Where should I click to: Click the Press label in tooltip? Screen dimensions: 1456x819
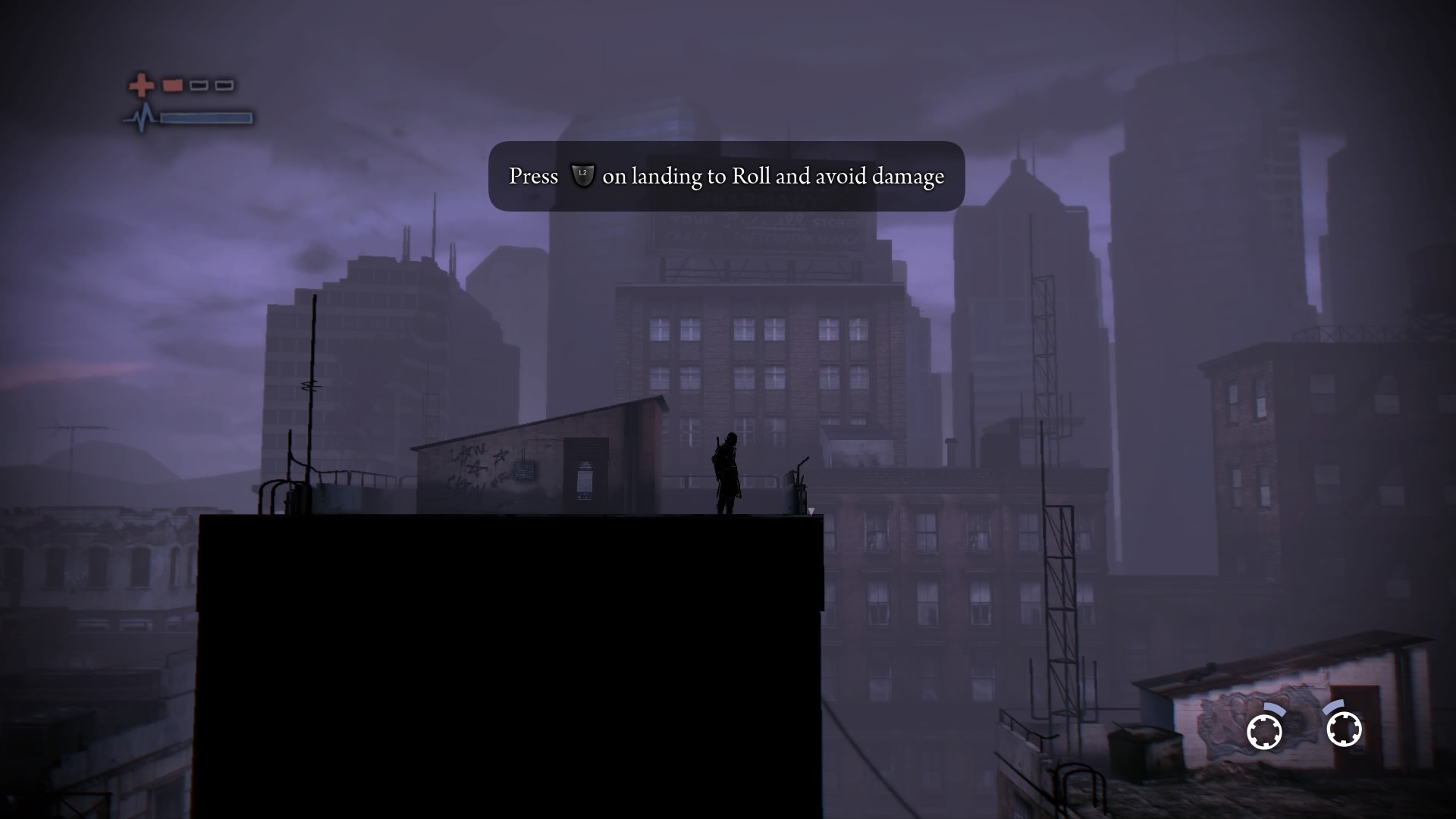532,175
